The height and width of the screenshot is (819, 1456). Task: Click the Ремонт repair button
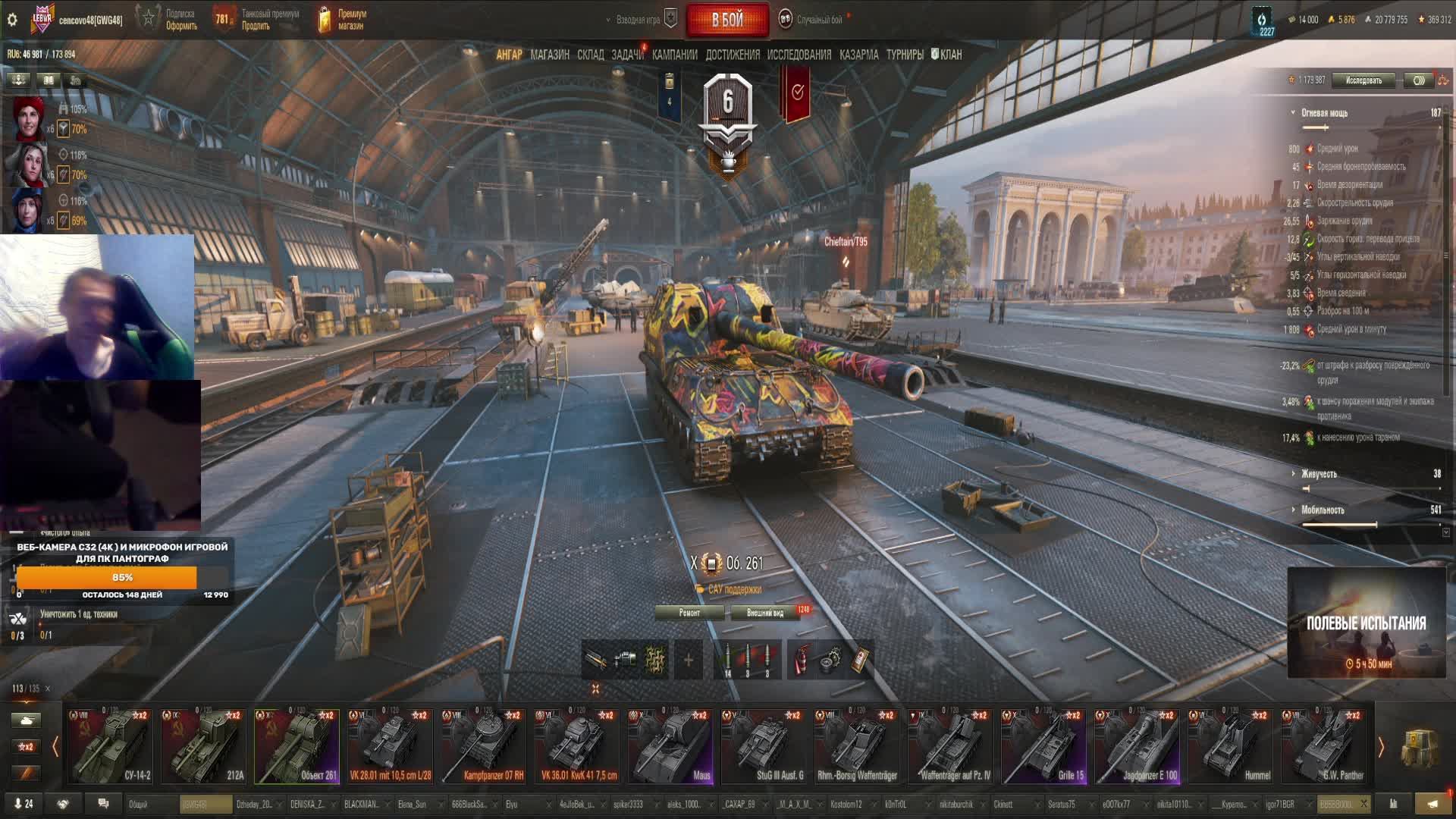[x=689, y=613]
